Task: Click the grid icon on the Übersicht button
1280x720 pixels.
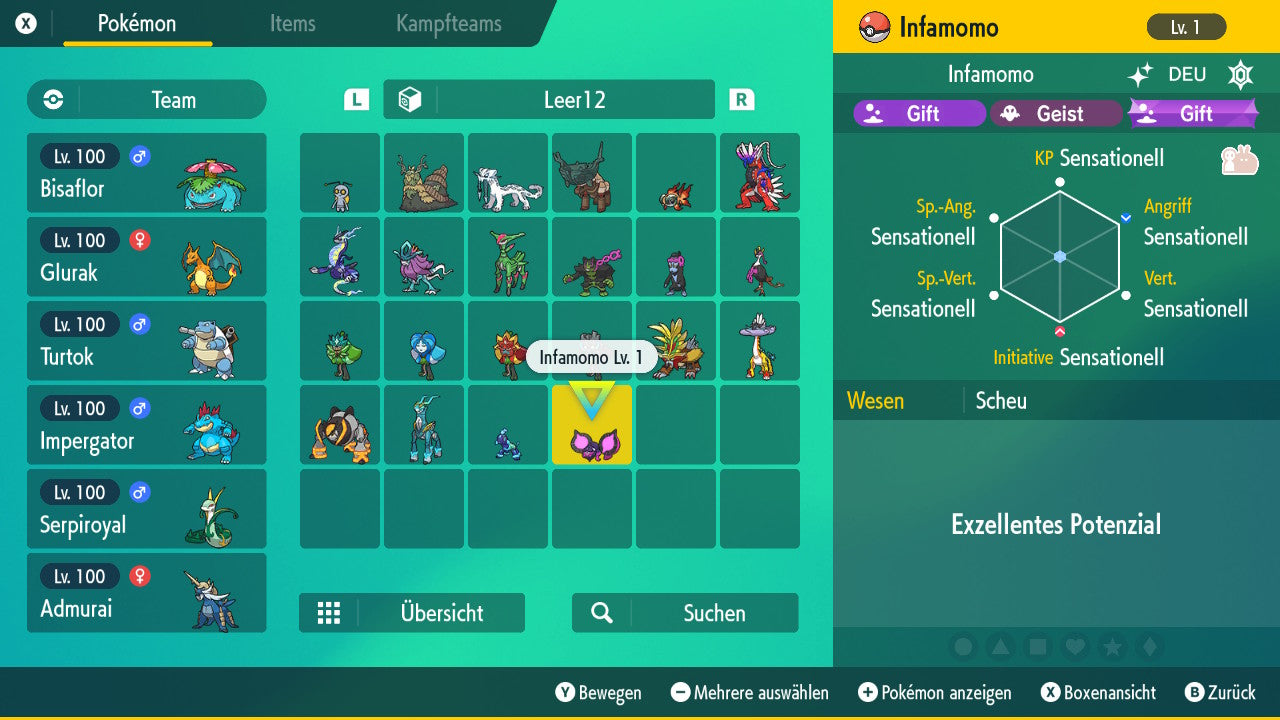Action: tap(330, 612)
